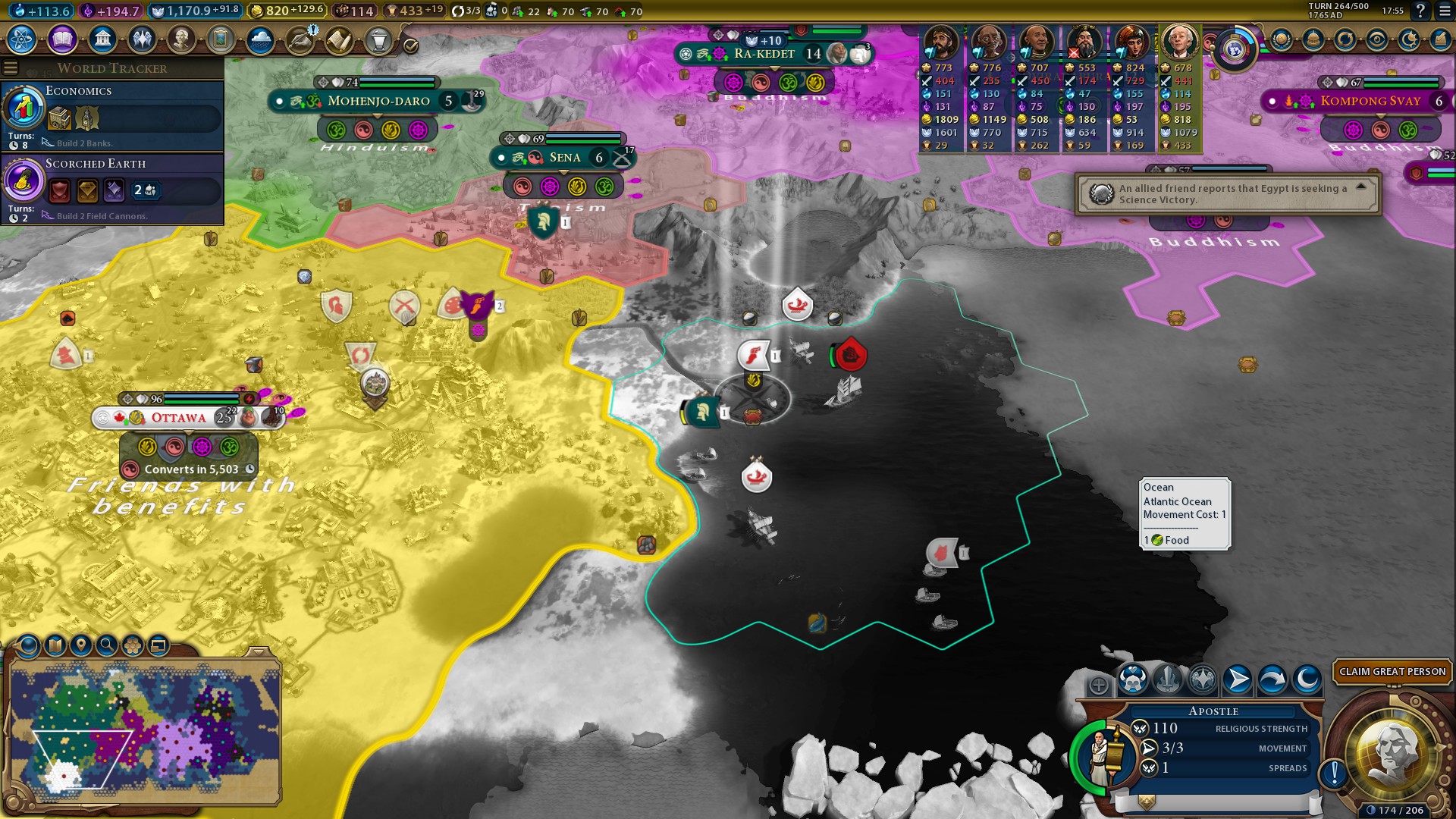
Task: Click the Claim Great Person button
Action: pos(1392,671)
